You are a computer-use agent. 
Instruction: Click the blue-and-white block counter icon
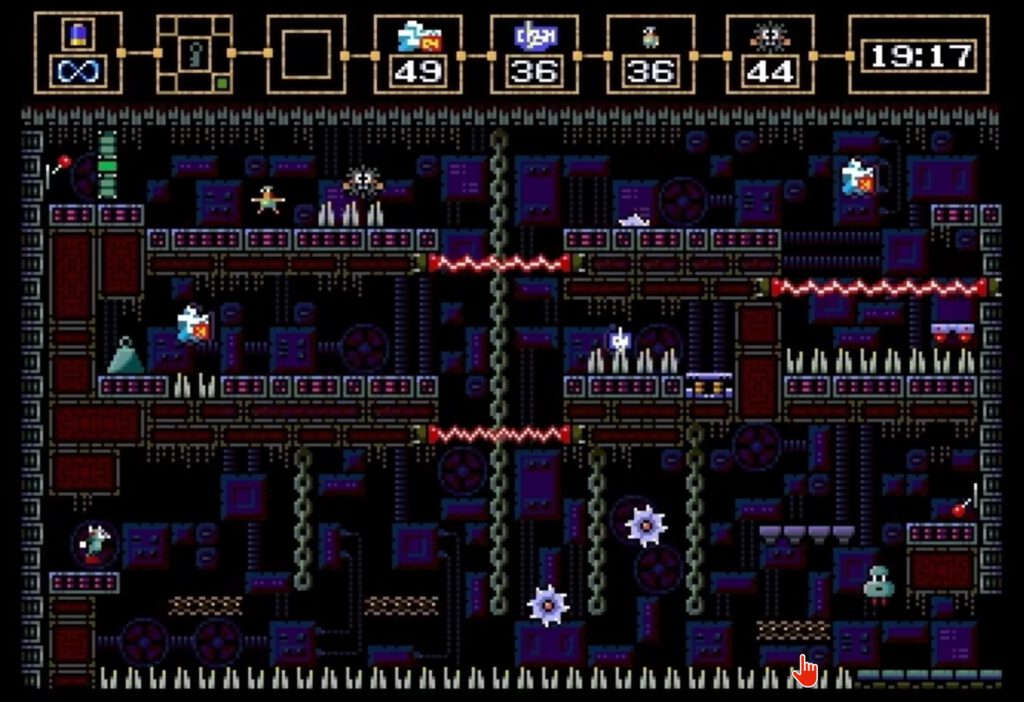click(x=535, y=37)
